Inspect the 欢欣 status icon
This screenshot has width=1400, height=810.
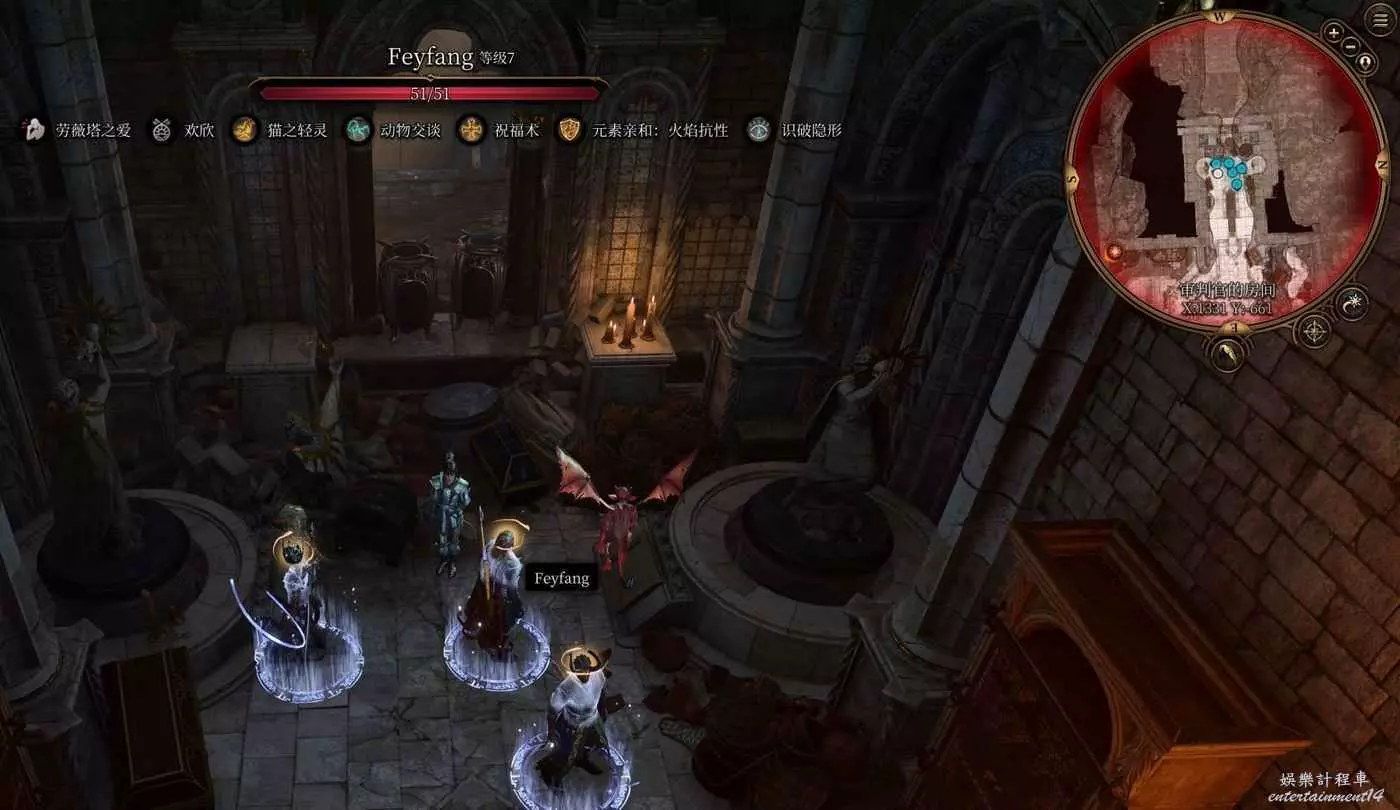161,130
